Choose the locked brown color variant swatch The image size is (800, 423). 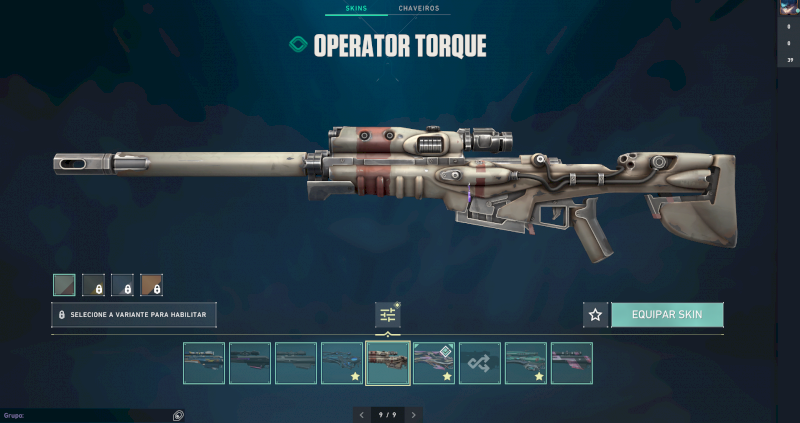pos(151,285)
